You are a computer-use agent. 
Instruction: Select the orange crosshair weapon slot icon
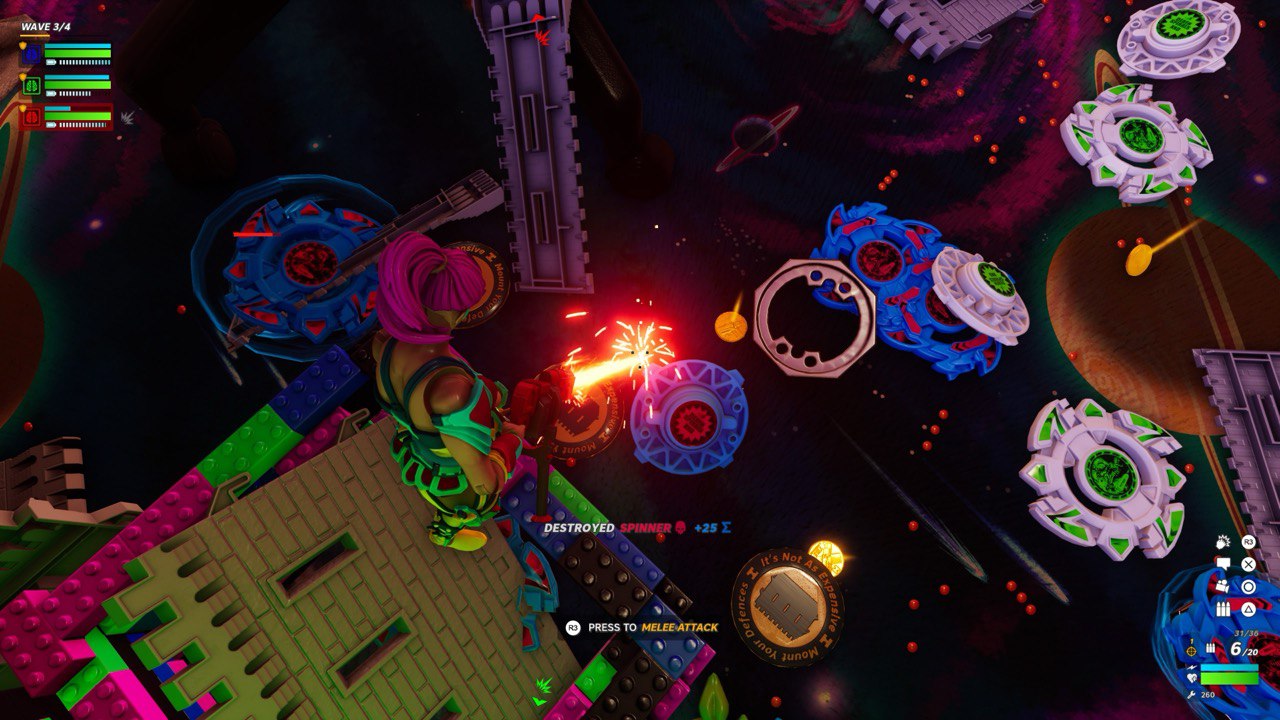point(1191,650)
